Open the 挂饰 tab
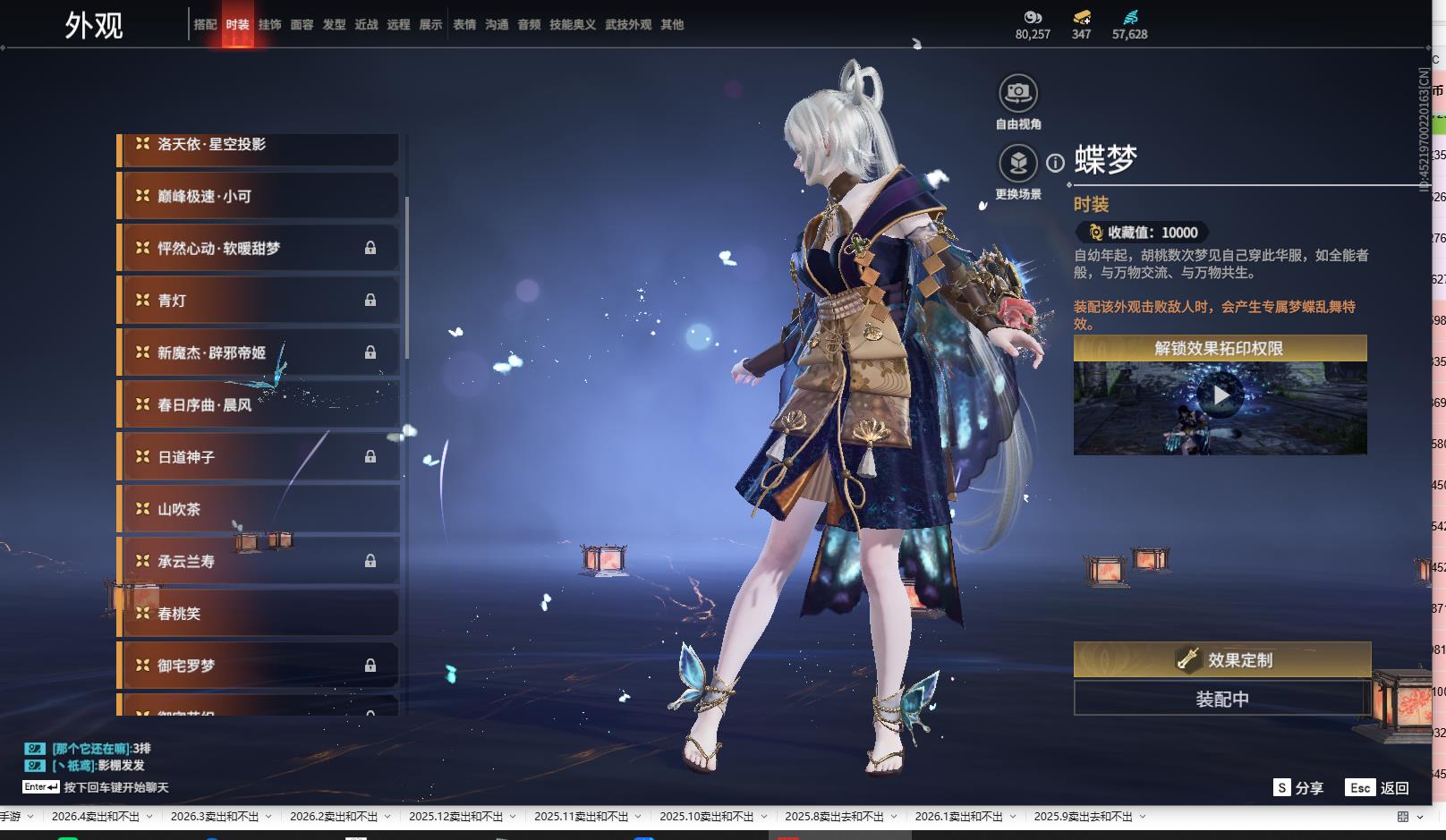This screenshot has height=840, width=1446. pos(269,25)
